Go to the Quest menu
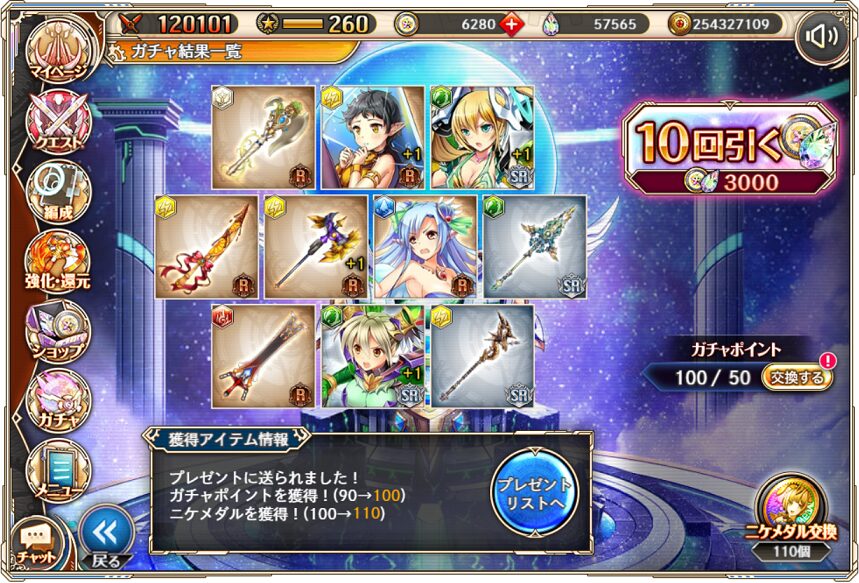The height and width of the screenshot is (583, 859). [57, 124]
